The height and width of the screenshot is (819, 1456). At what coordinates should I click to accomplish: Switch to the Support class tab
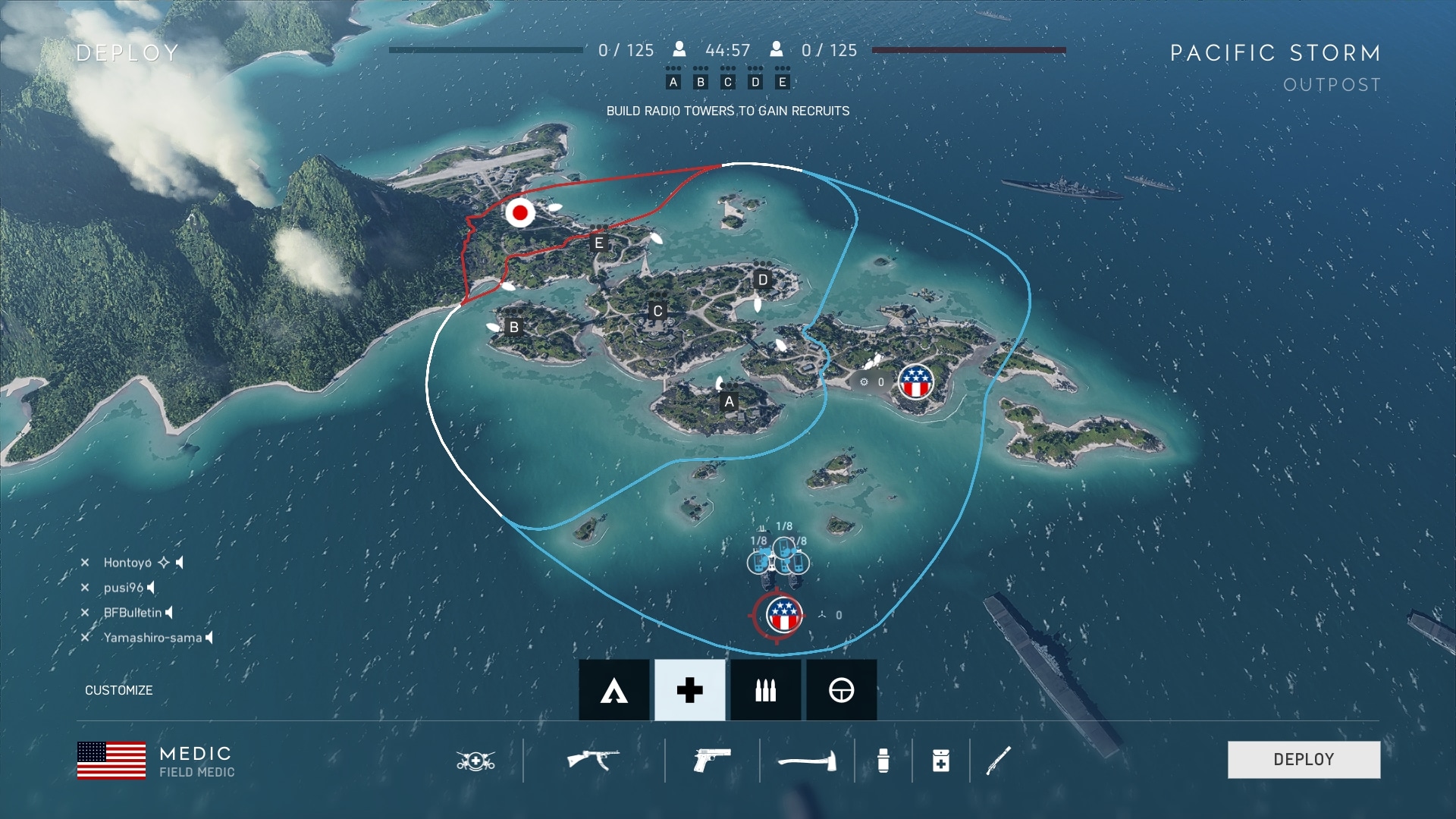(x=765, y=690)
